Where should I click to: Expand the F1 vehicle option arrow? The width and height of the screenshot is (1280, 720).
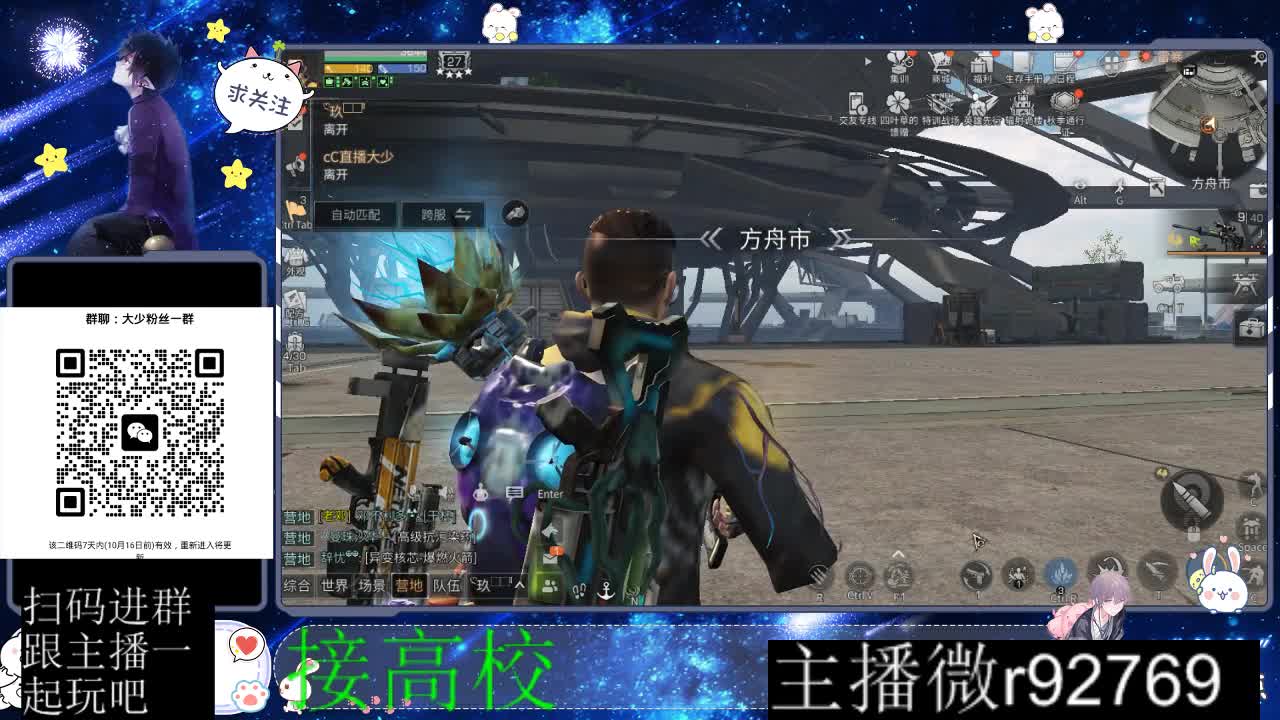point(897,553)
